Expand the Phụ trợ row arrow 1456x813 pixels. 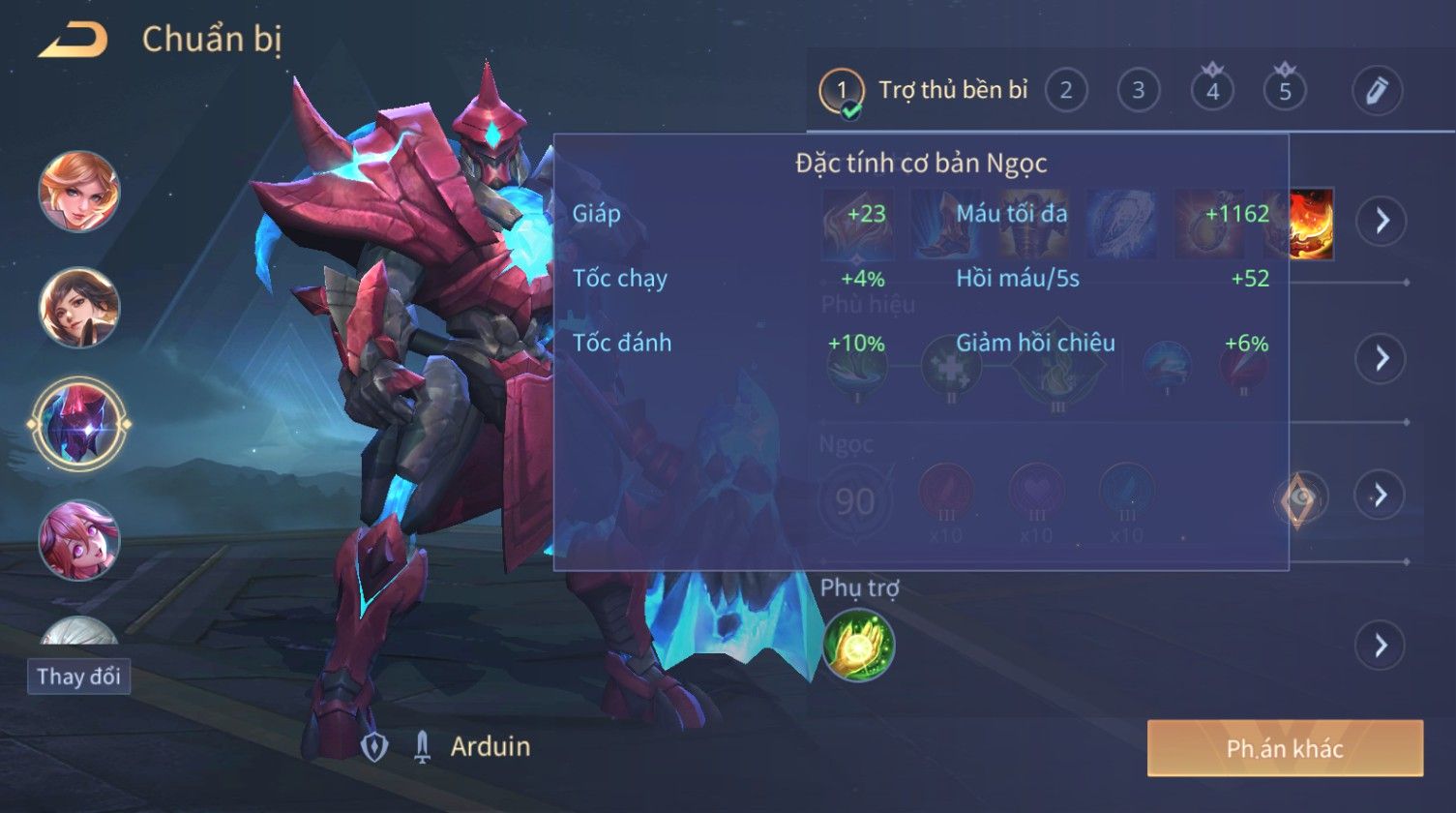[x=1381, y=646]
